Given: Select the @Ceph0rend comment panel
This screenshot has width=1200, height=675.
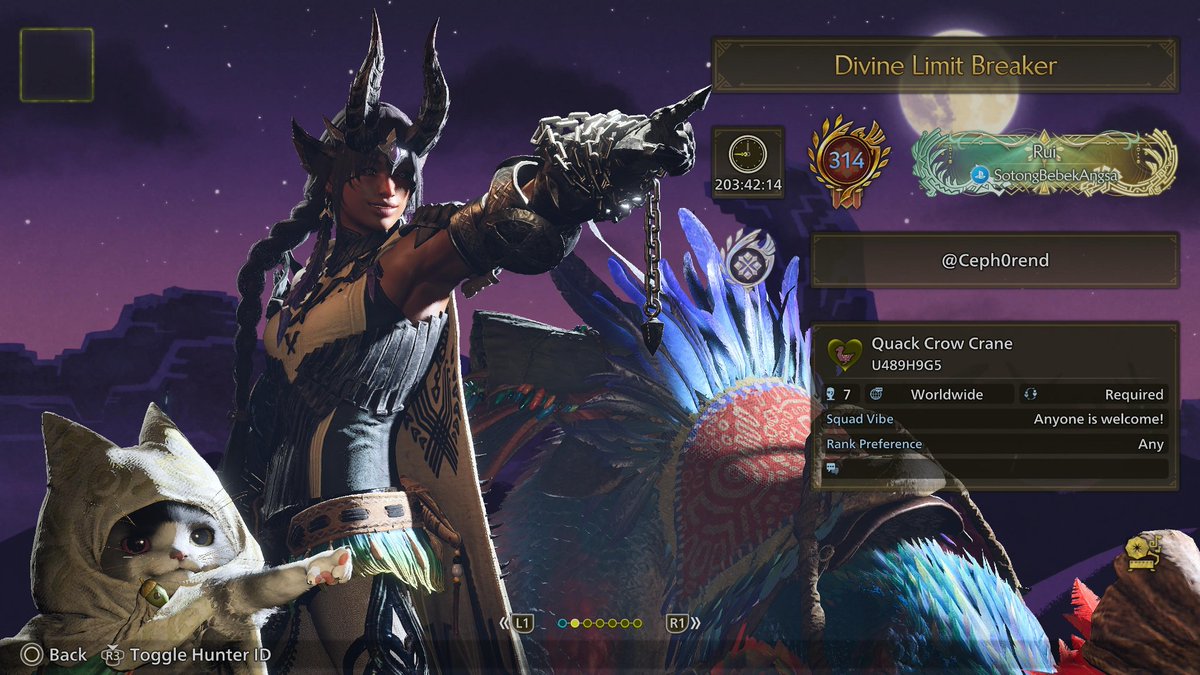Looking at the screenshot, I should 994,262.
